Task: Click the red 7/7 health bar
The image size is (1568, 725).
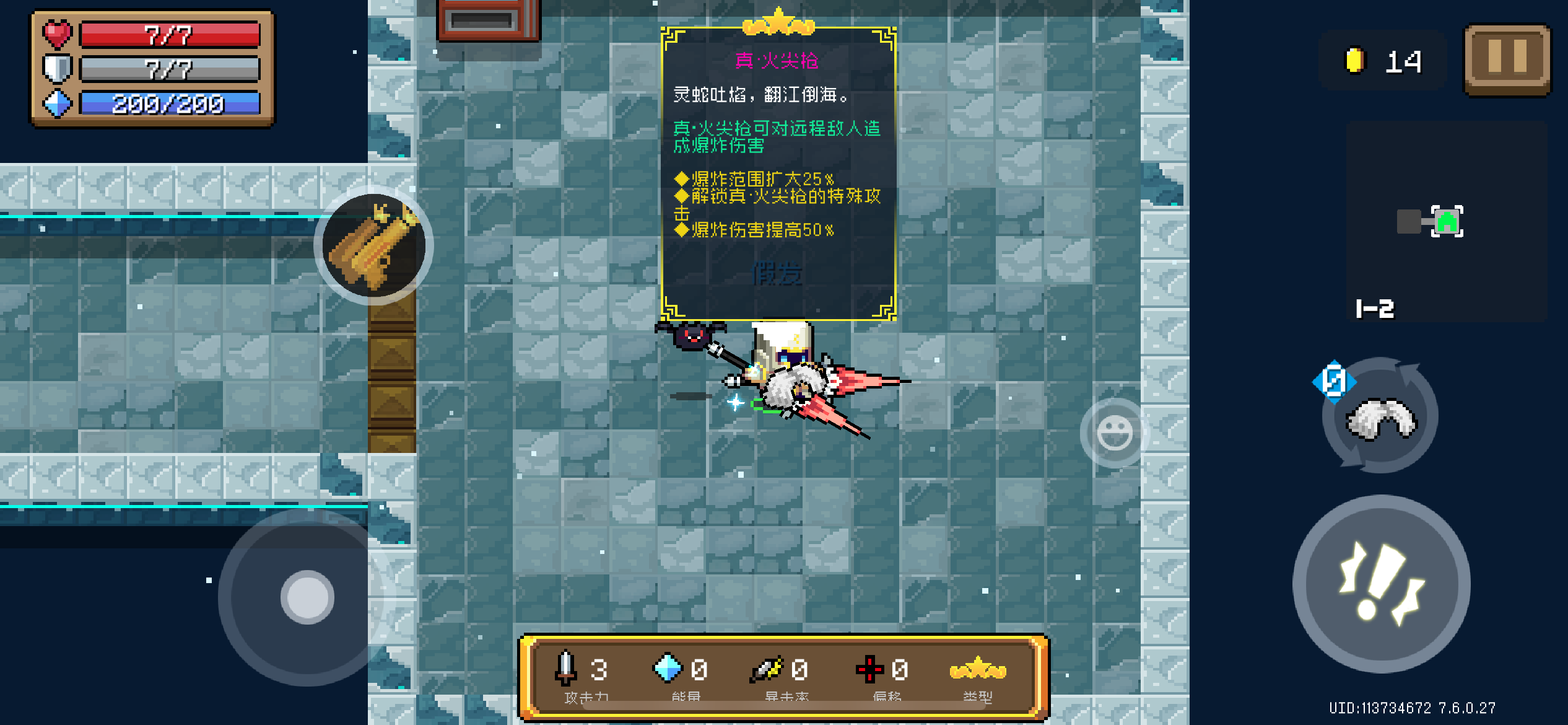Action: coord(168,34)
